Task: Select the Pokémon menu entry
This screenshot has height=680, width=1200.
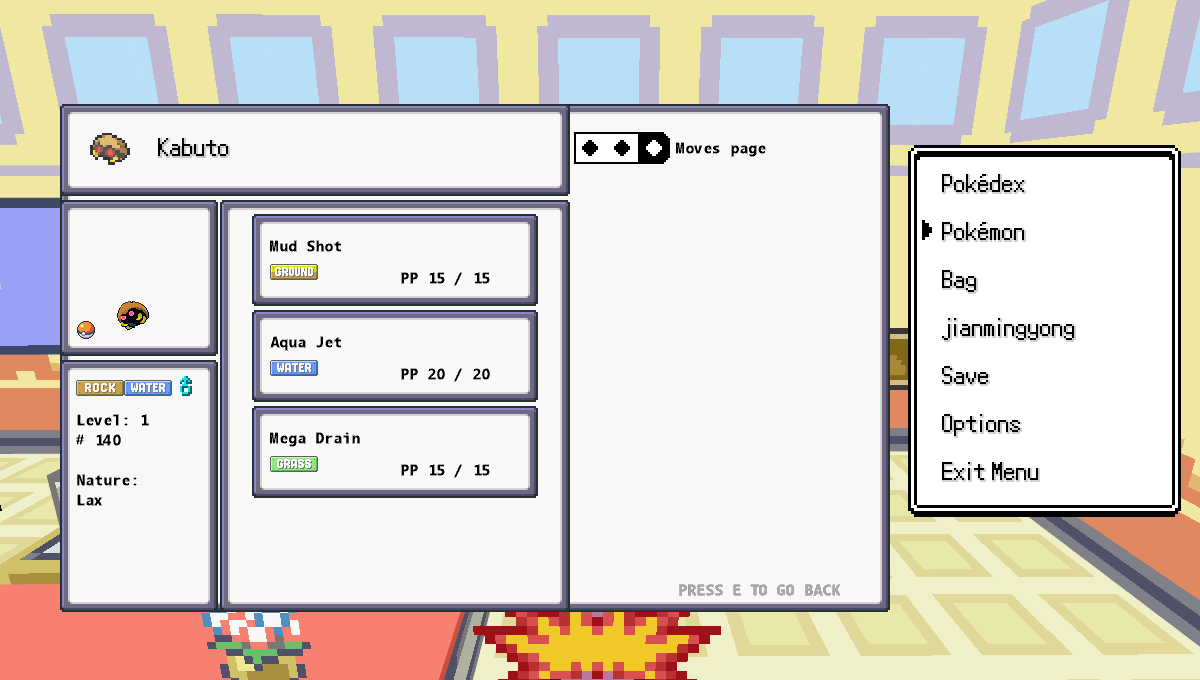Action: coord(983,232)
